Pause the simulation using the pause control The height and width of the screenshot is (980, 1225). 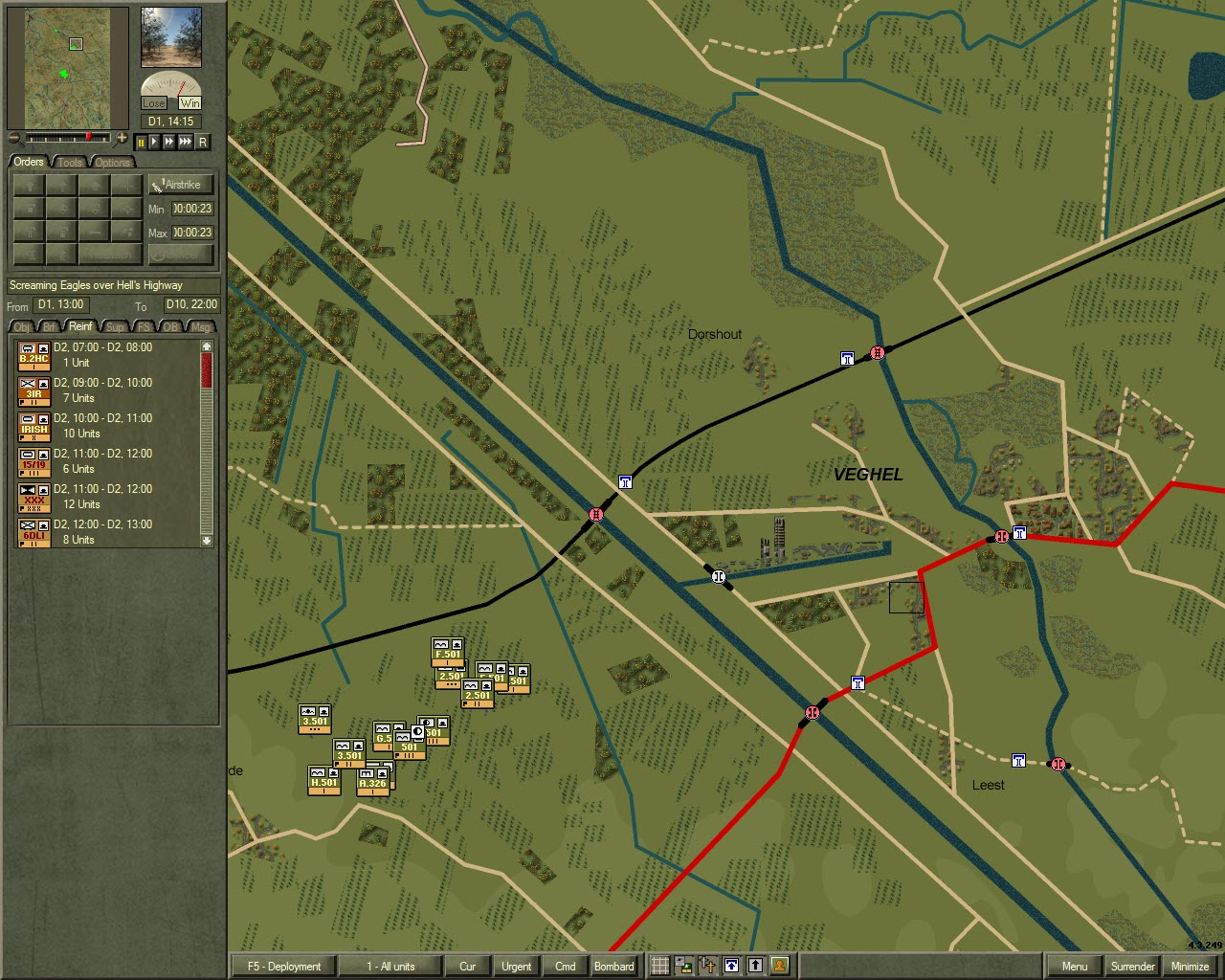139,142
